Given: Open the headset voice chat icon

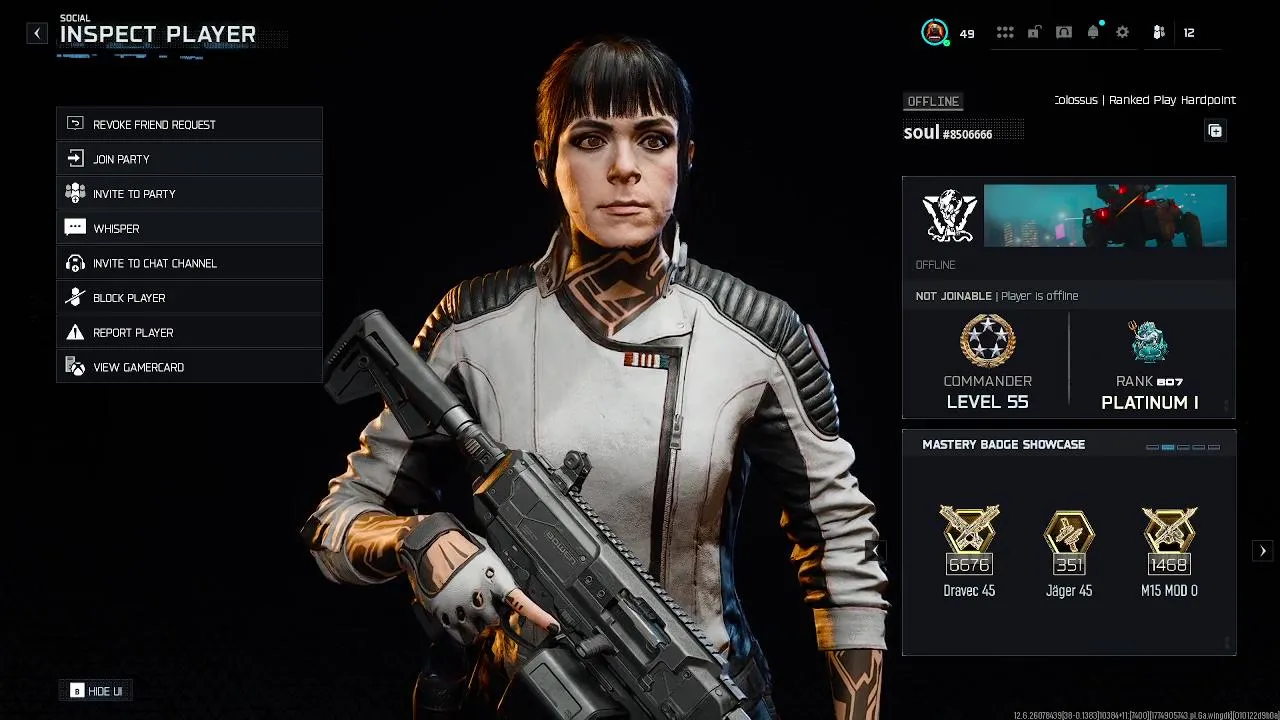Looking at the screenshot, I should point(1064,33).
